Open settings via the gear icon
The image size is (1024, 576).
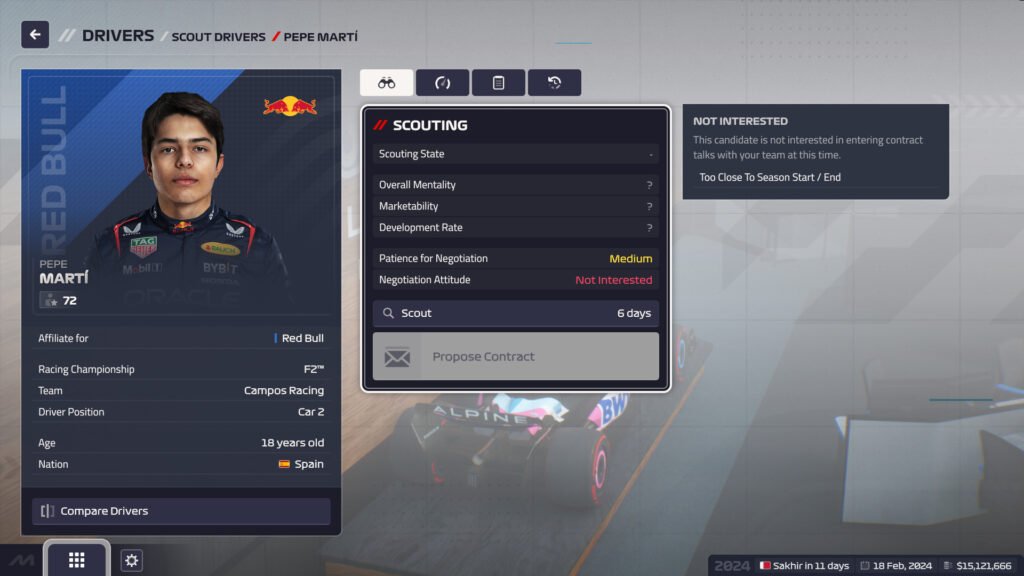click(132, 561)
